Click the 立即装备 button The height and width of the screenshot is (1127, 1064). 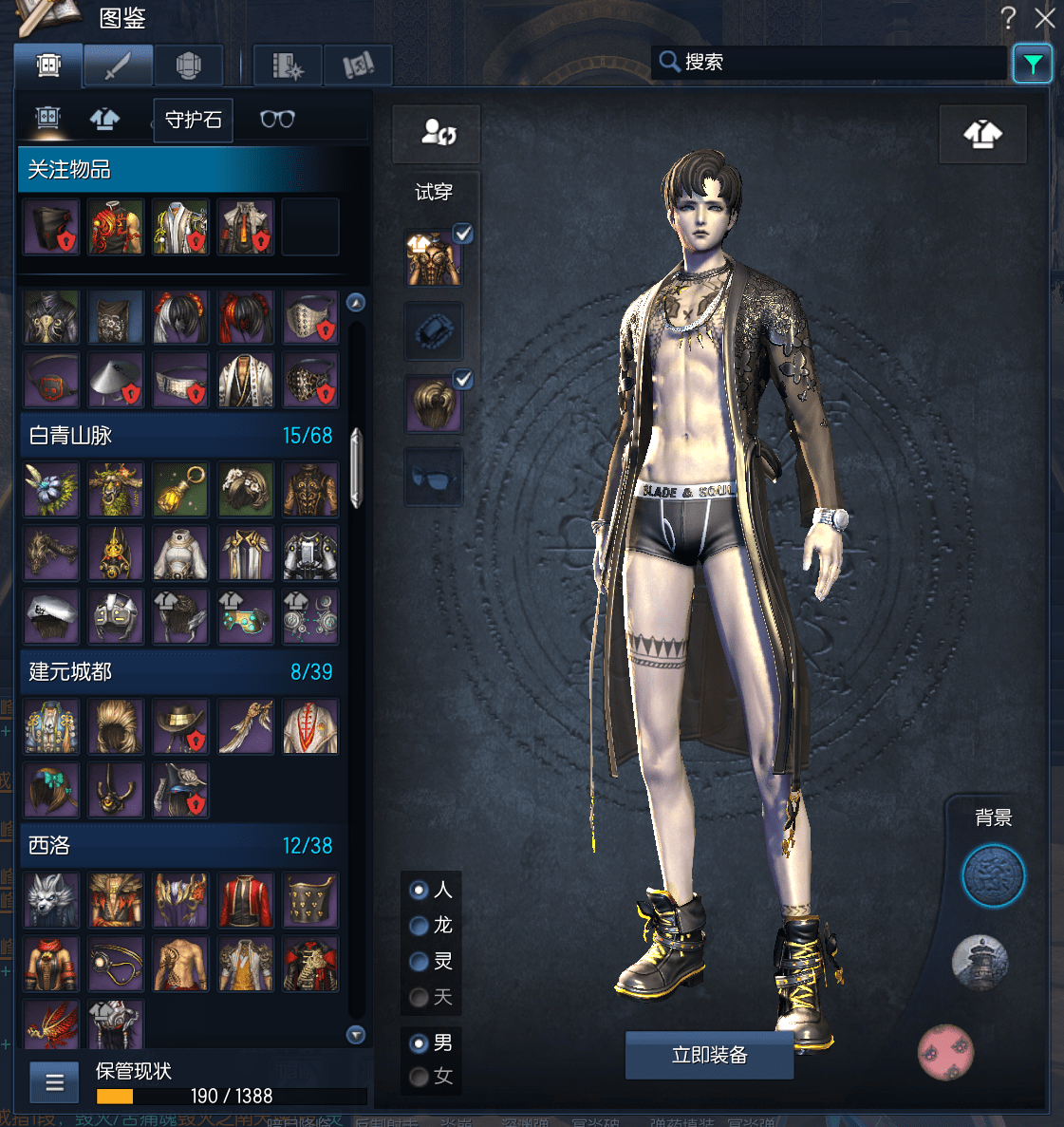709,1056
